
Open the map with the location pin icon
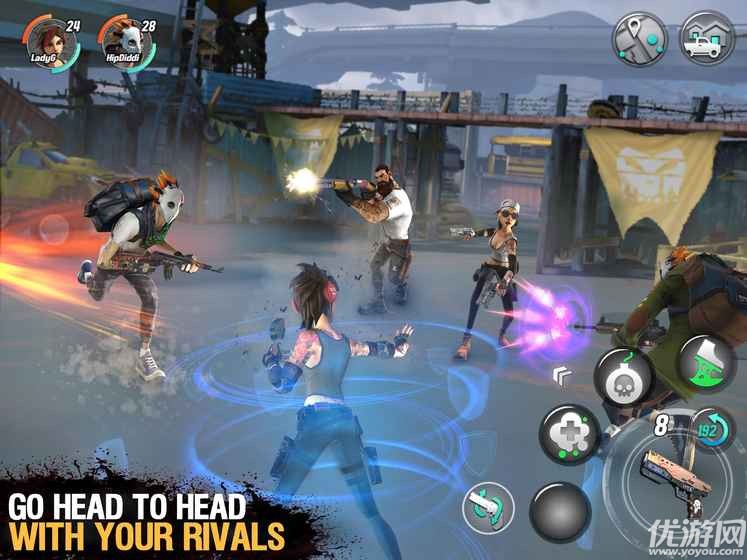point(640,38)
